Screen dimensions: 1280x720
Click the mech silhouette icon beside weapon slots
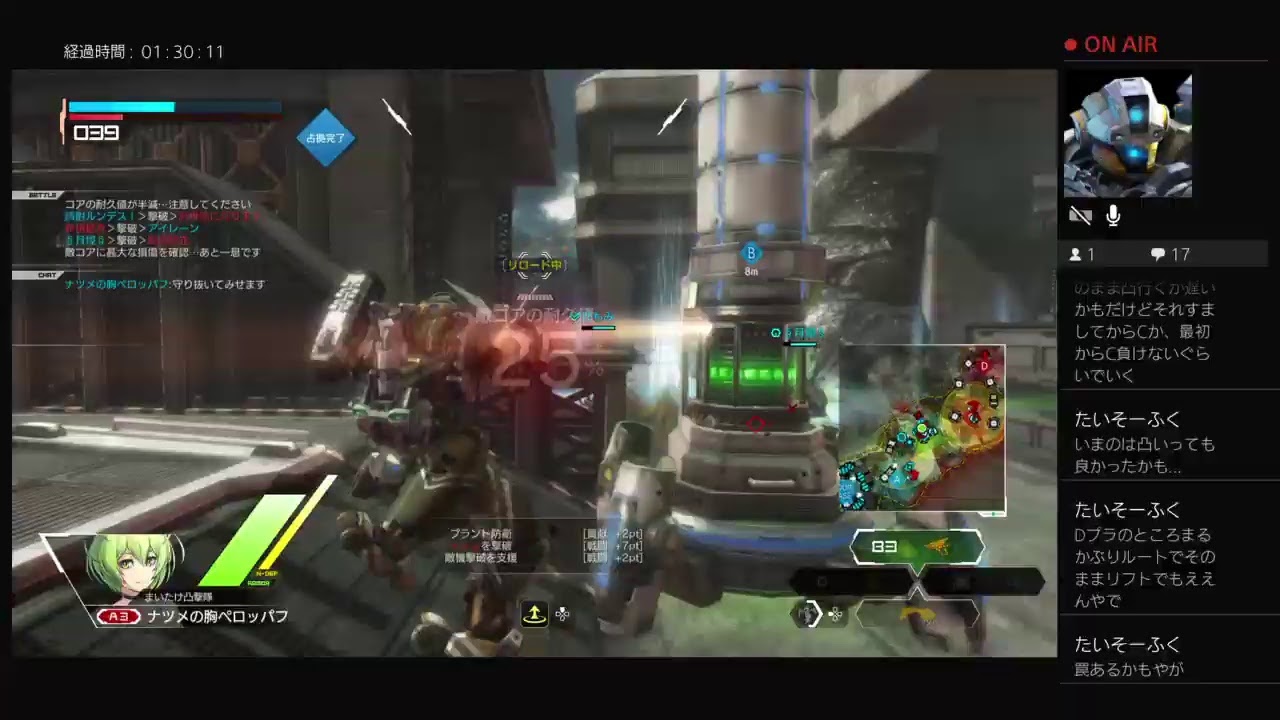[807, 614]
